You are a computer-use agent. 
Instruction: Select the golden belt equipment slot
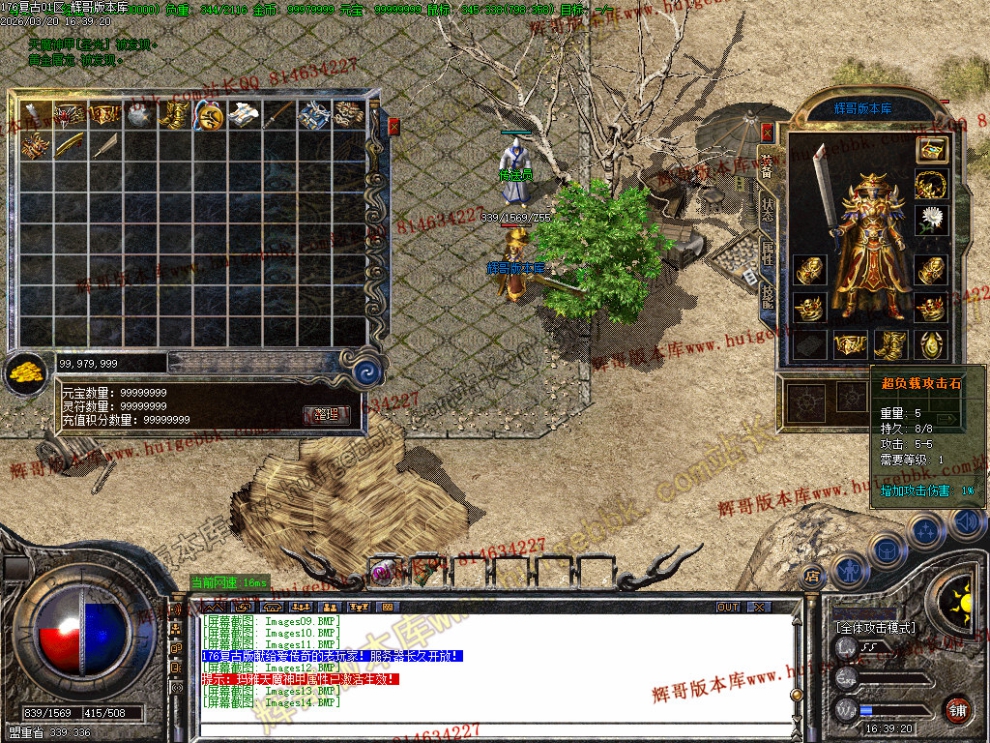pos(850,344)
